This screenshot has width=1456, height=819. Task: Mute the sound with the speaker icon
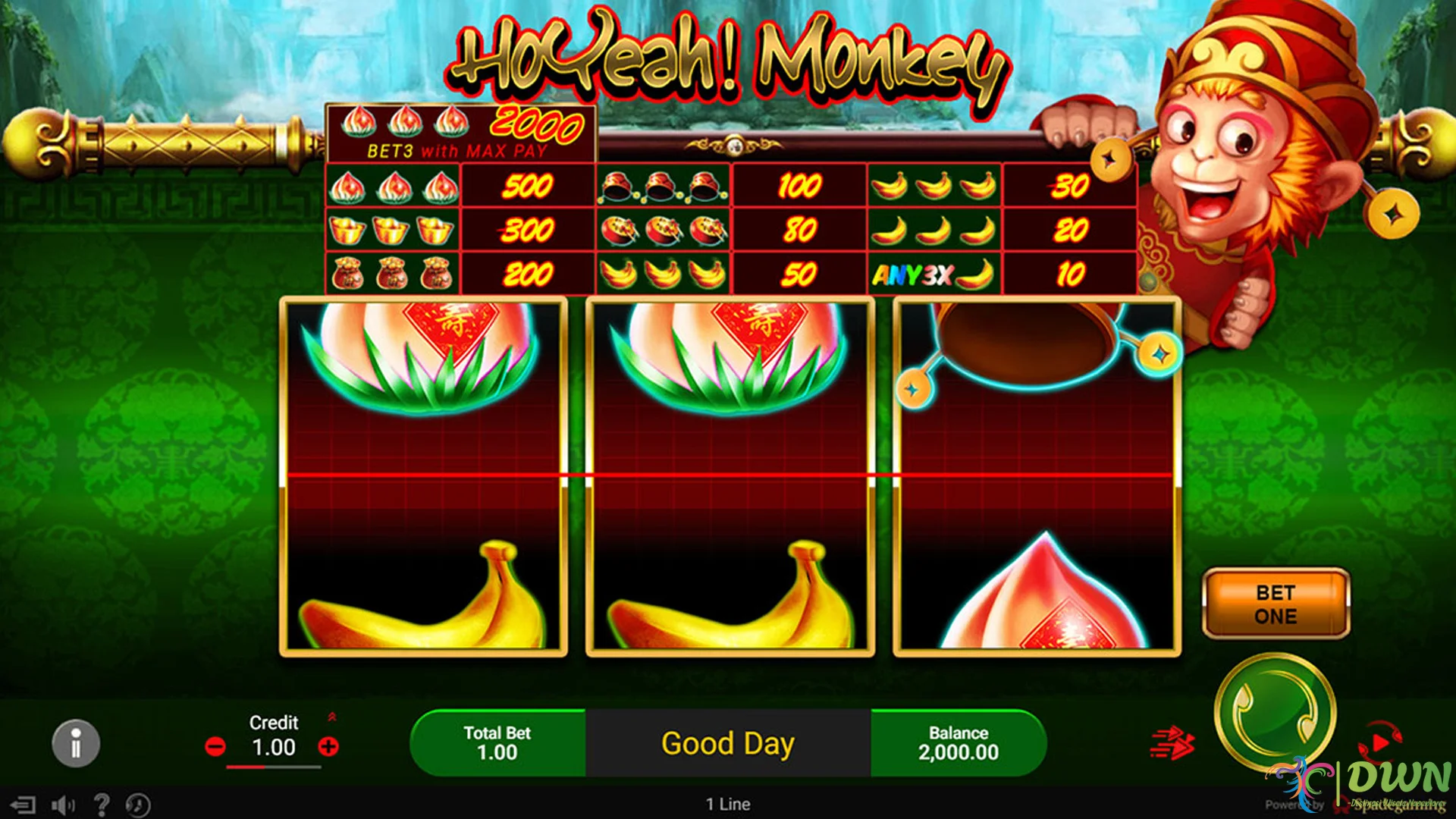[x=64, y=805]
